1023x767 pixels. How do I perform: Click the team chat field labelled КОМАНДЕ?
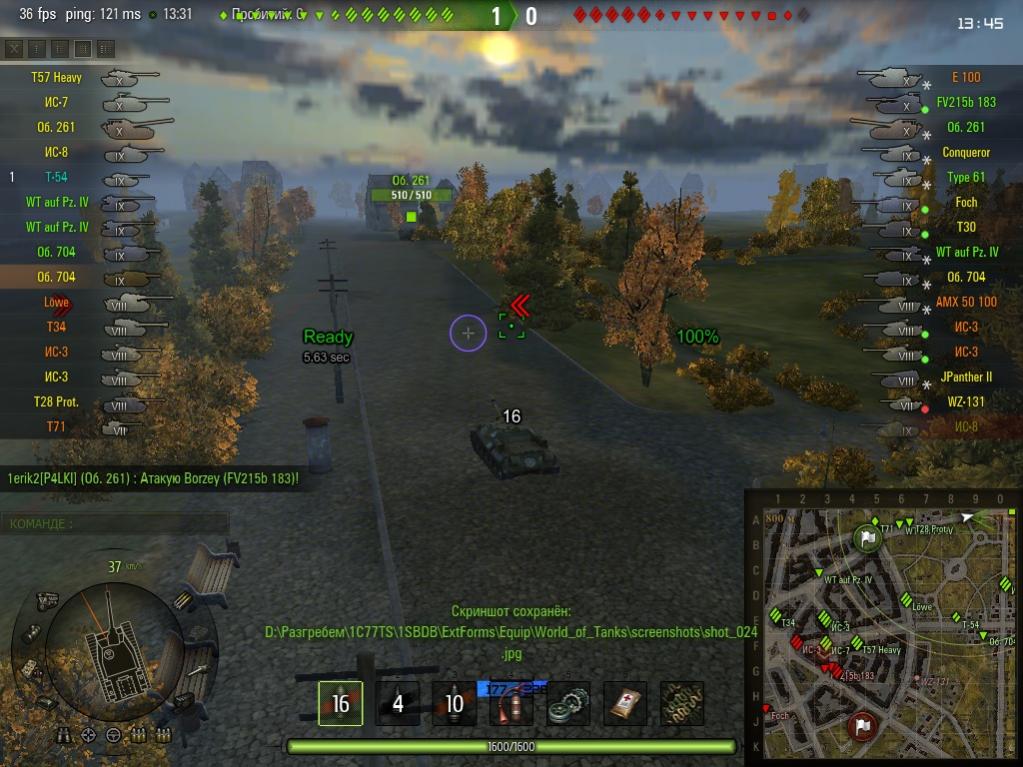coord(115,524)
